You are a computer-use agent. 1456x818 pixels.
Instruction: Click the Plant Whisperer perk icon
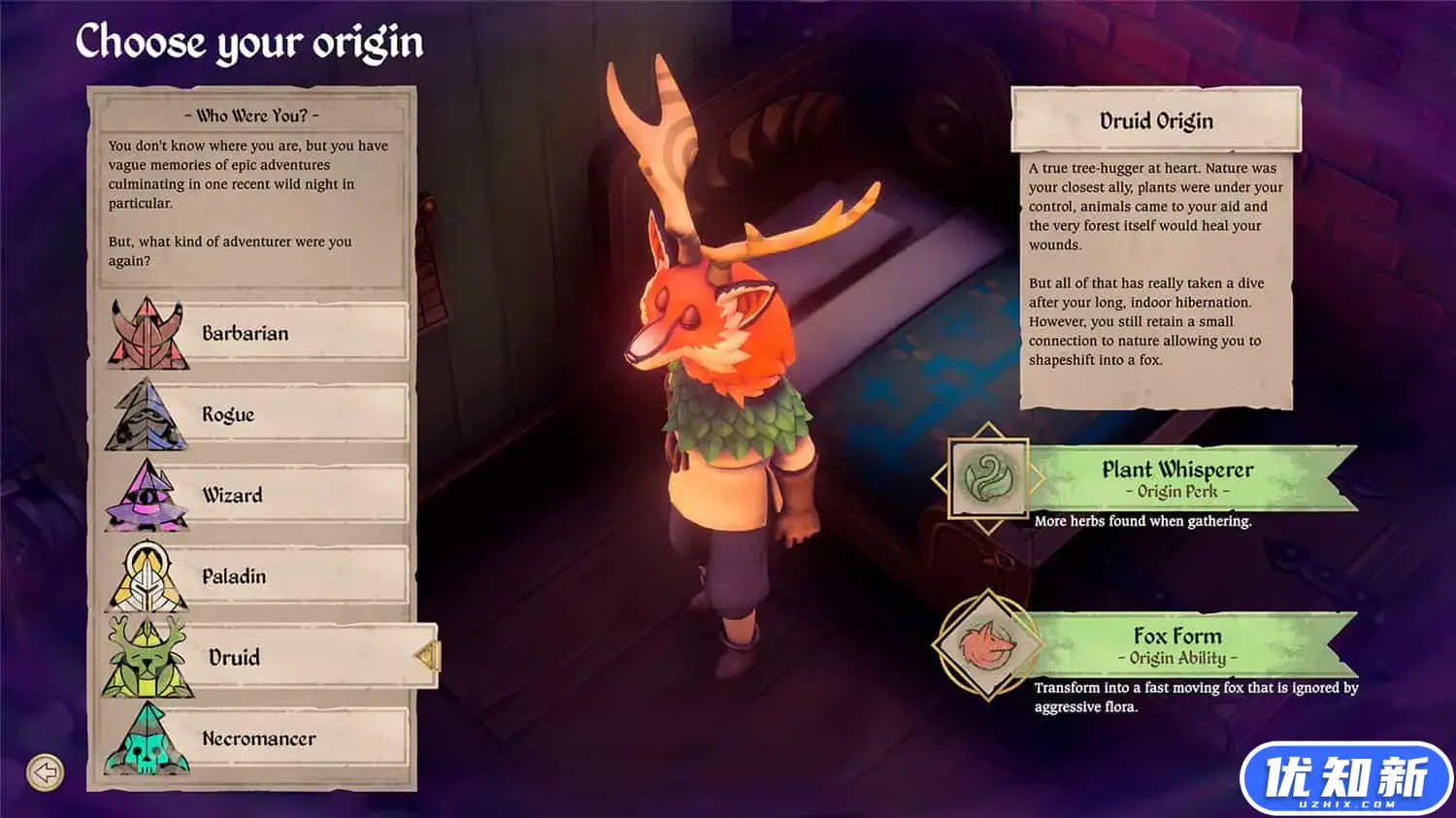[x=988, y=477]
